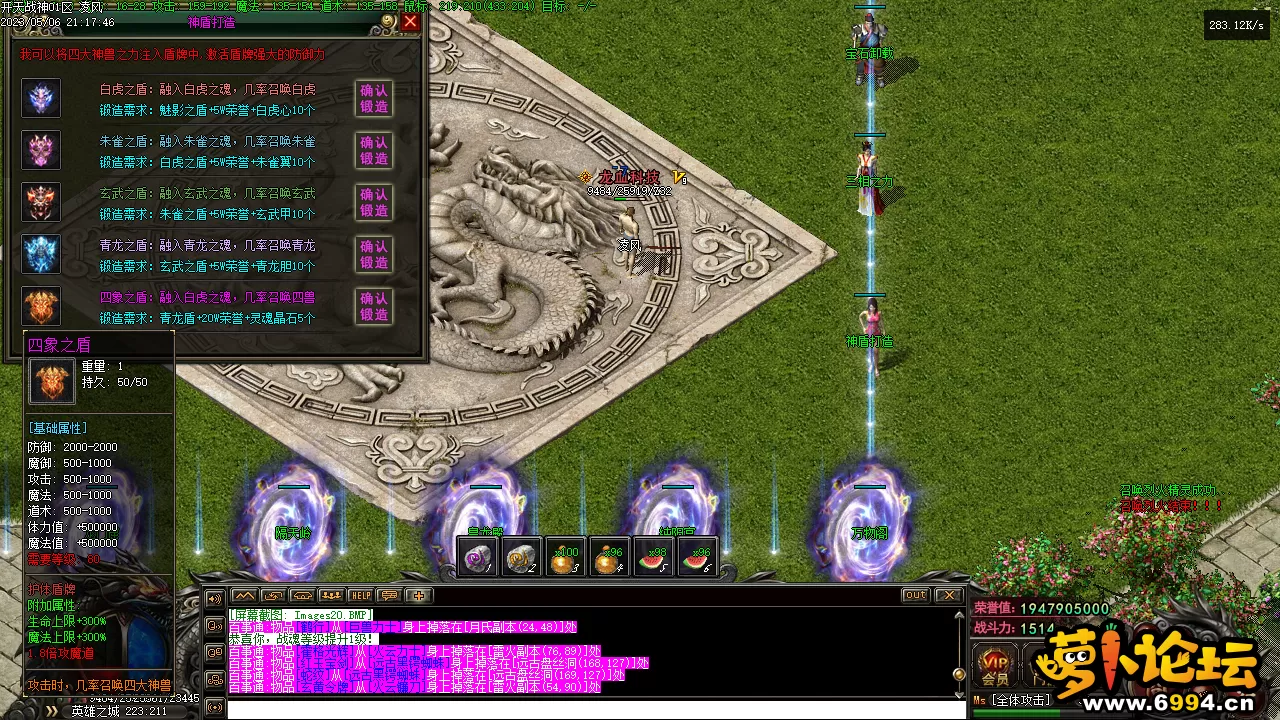1280x720 pixels.
Task: Use the x98 watermelon in hotbar slot 5
Action: [654, 558]
